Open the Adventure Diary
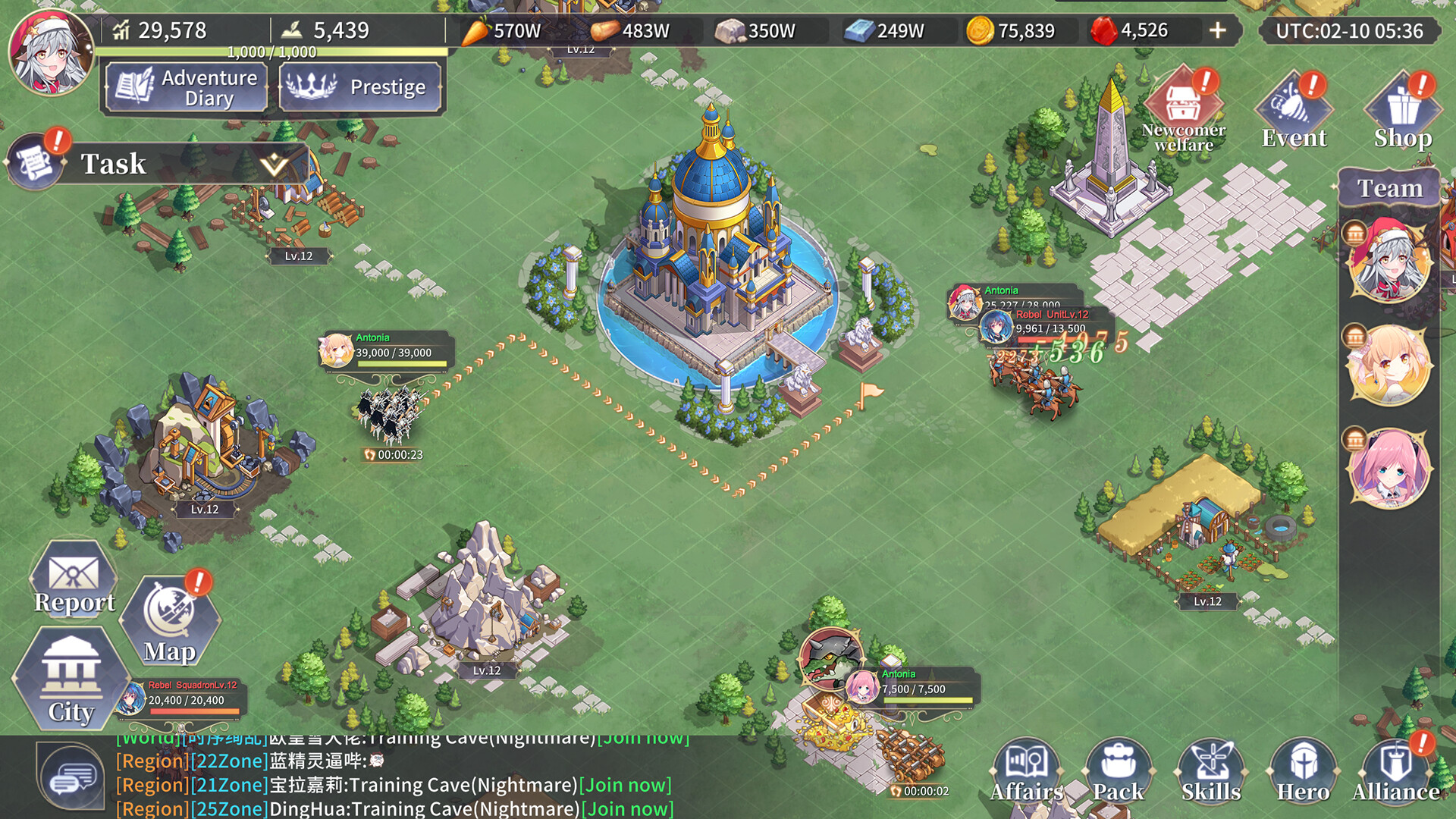 pyautogui.click(x=184, y=87)
